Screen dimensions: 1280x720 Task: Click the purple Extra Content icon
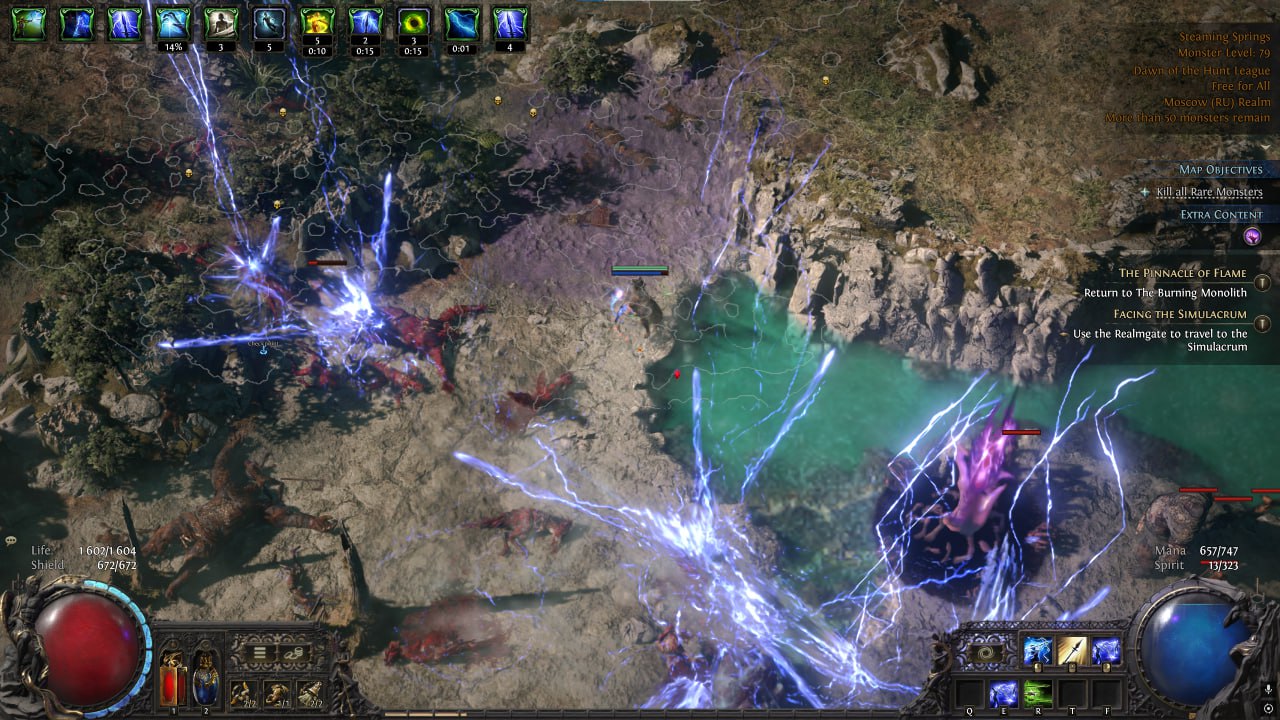click(1252, 237)
